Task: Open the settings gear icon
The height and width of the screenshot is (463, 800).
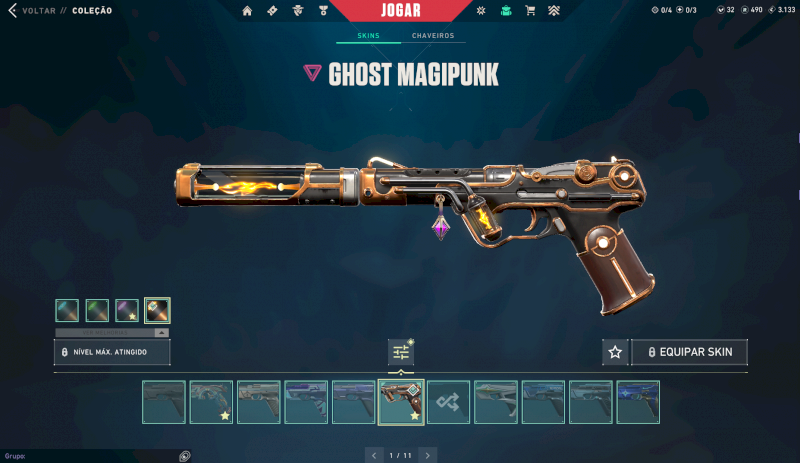Action: point(480,11)
